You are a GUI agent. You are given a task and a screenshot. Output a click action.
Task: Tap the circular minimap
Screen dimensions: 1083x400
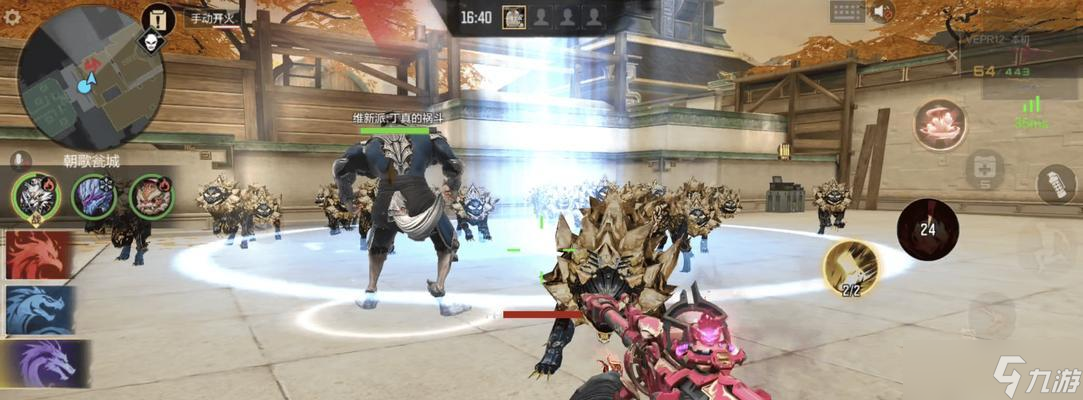click(91, 77)
